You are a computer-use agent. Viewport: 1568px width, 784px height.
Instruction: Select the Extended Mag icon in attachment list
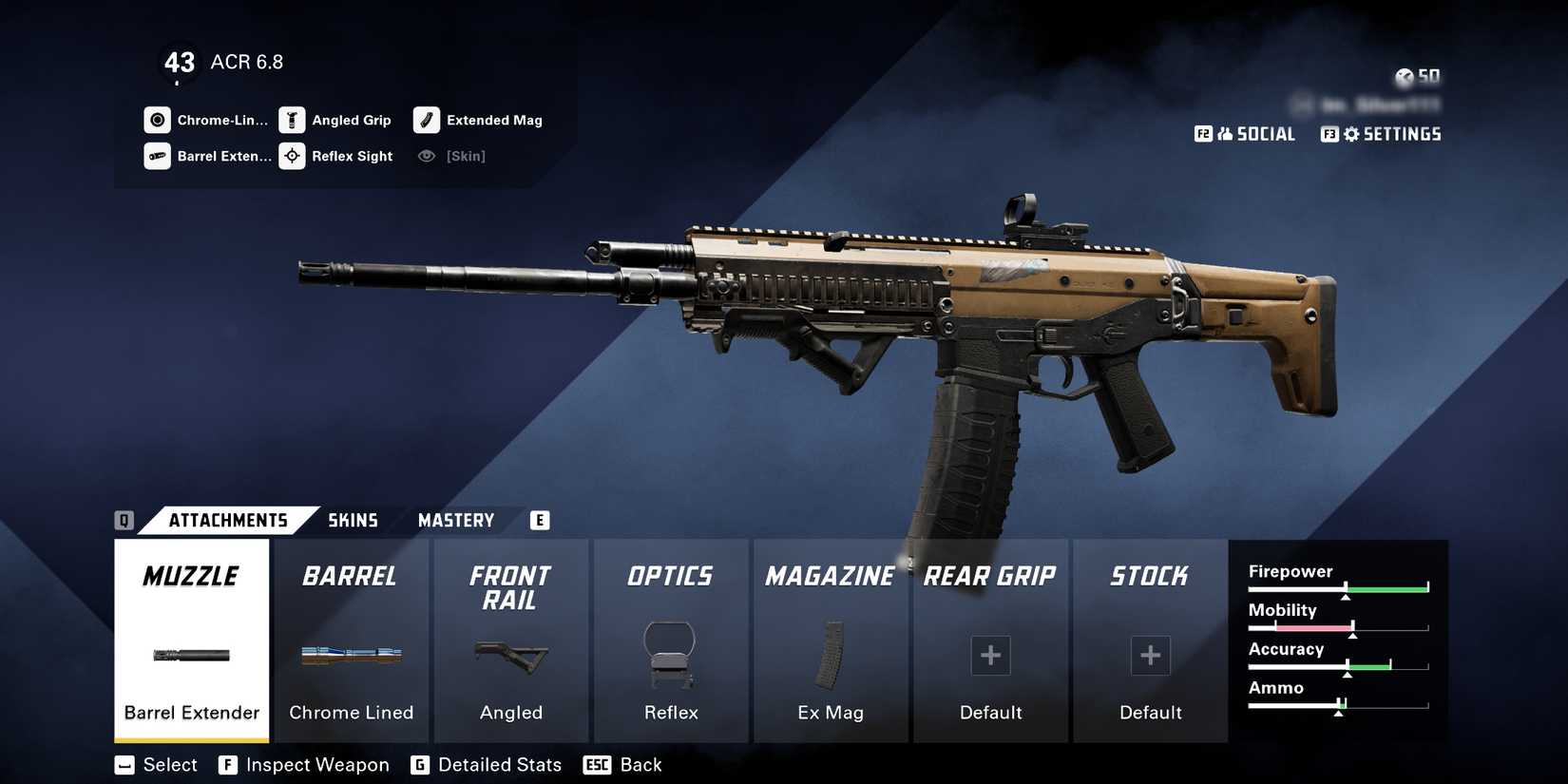[x=427, y=120]
